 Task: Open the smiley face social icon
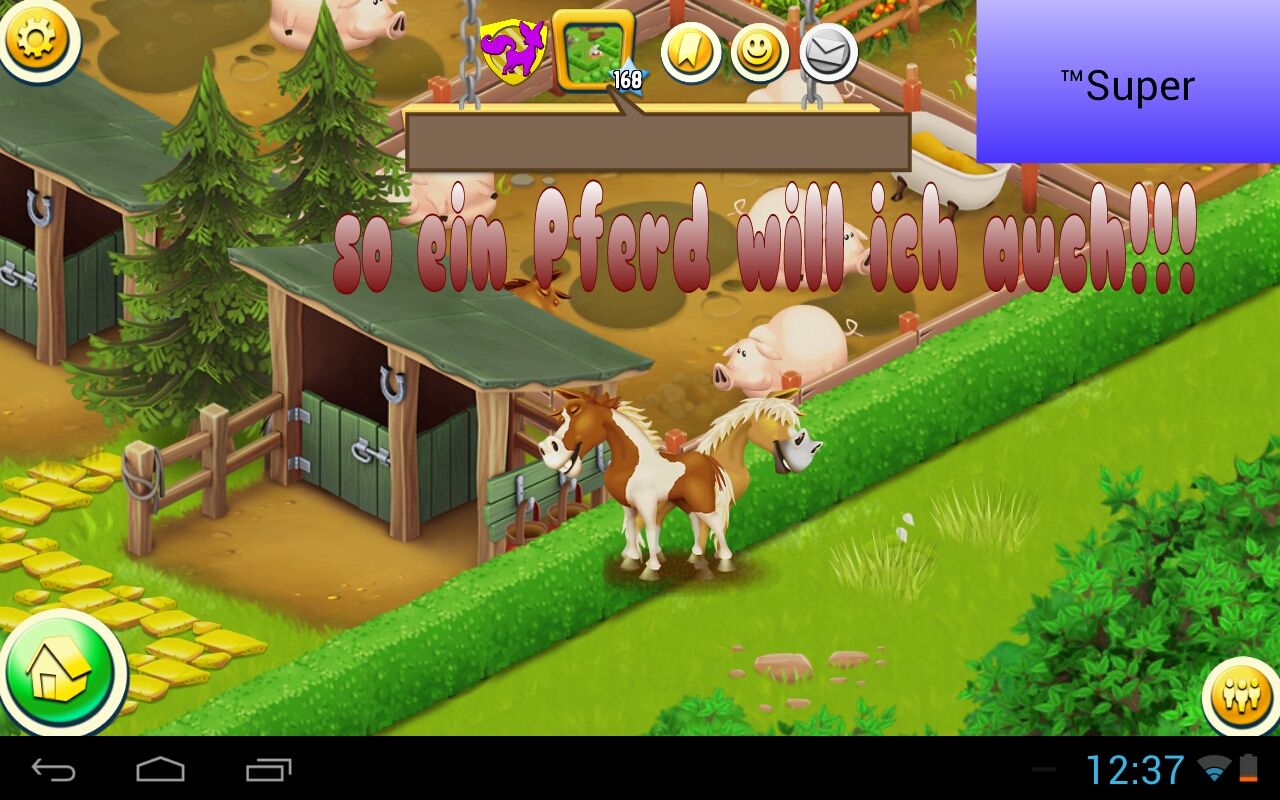(760, 53)
